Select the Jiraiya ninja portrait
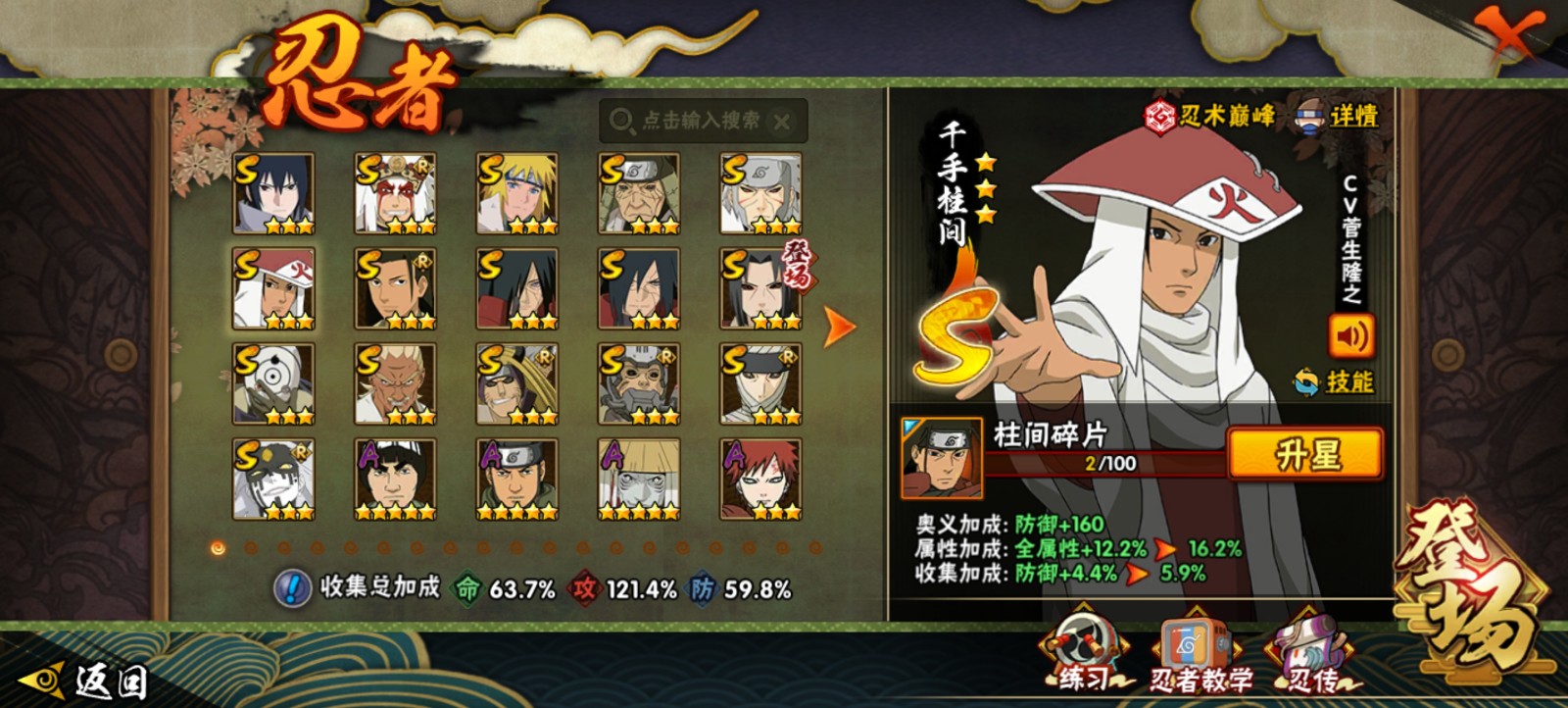 pos(395,193)
